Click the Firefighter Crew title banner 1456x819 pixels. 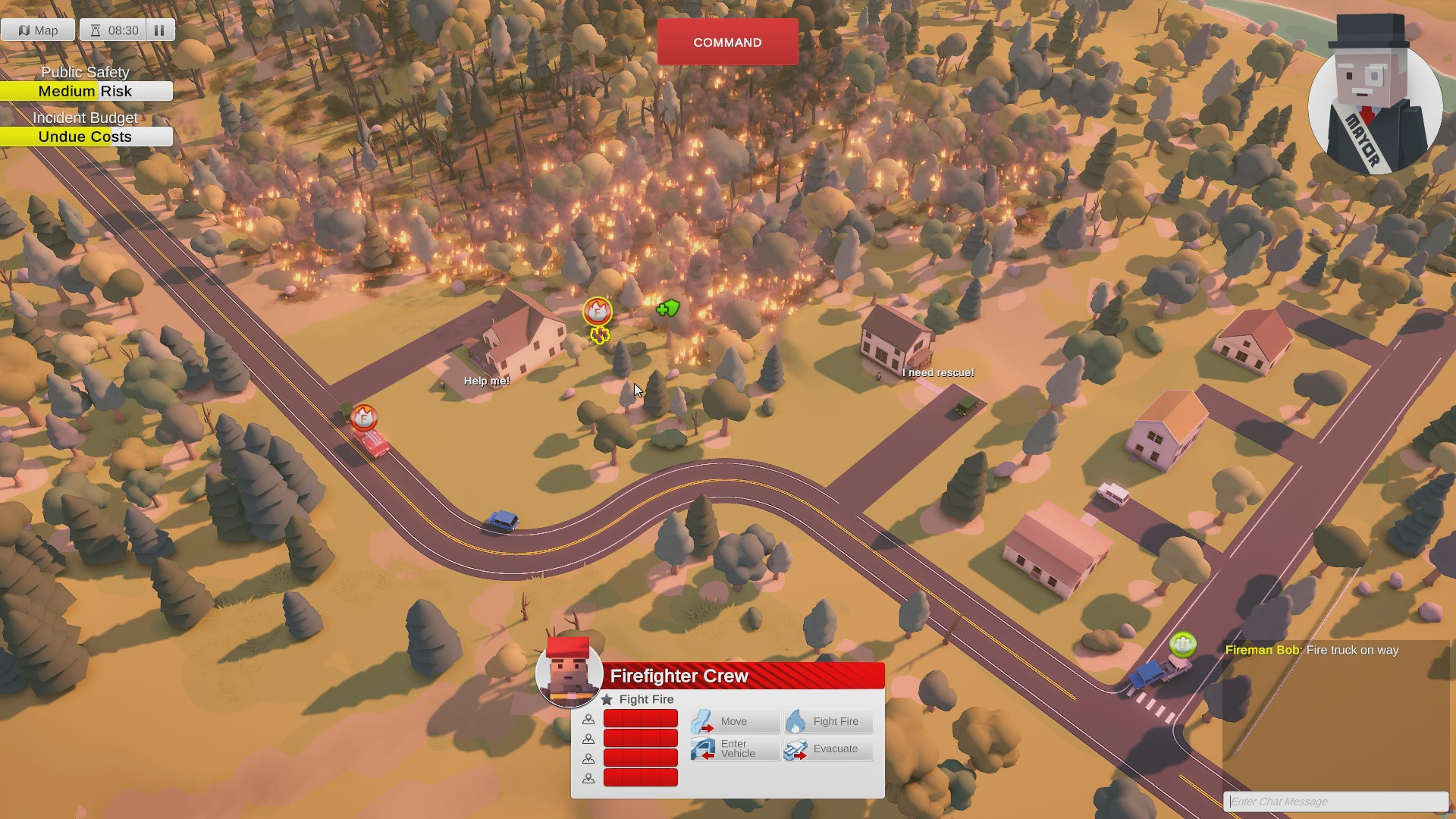679,676
